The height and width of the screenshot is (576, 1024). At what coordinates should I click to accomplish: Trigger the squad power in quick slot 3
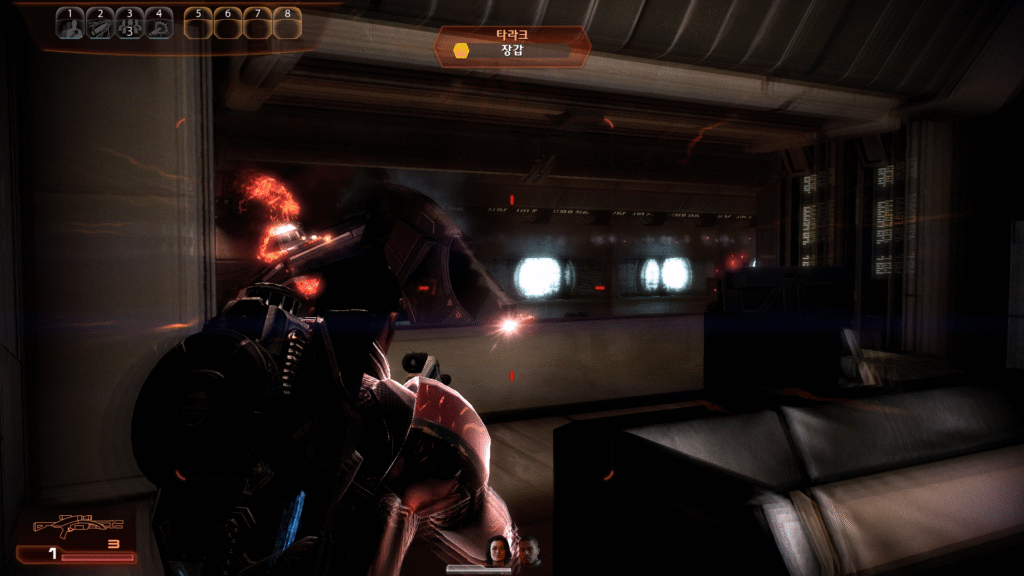128,24
